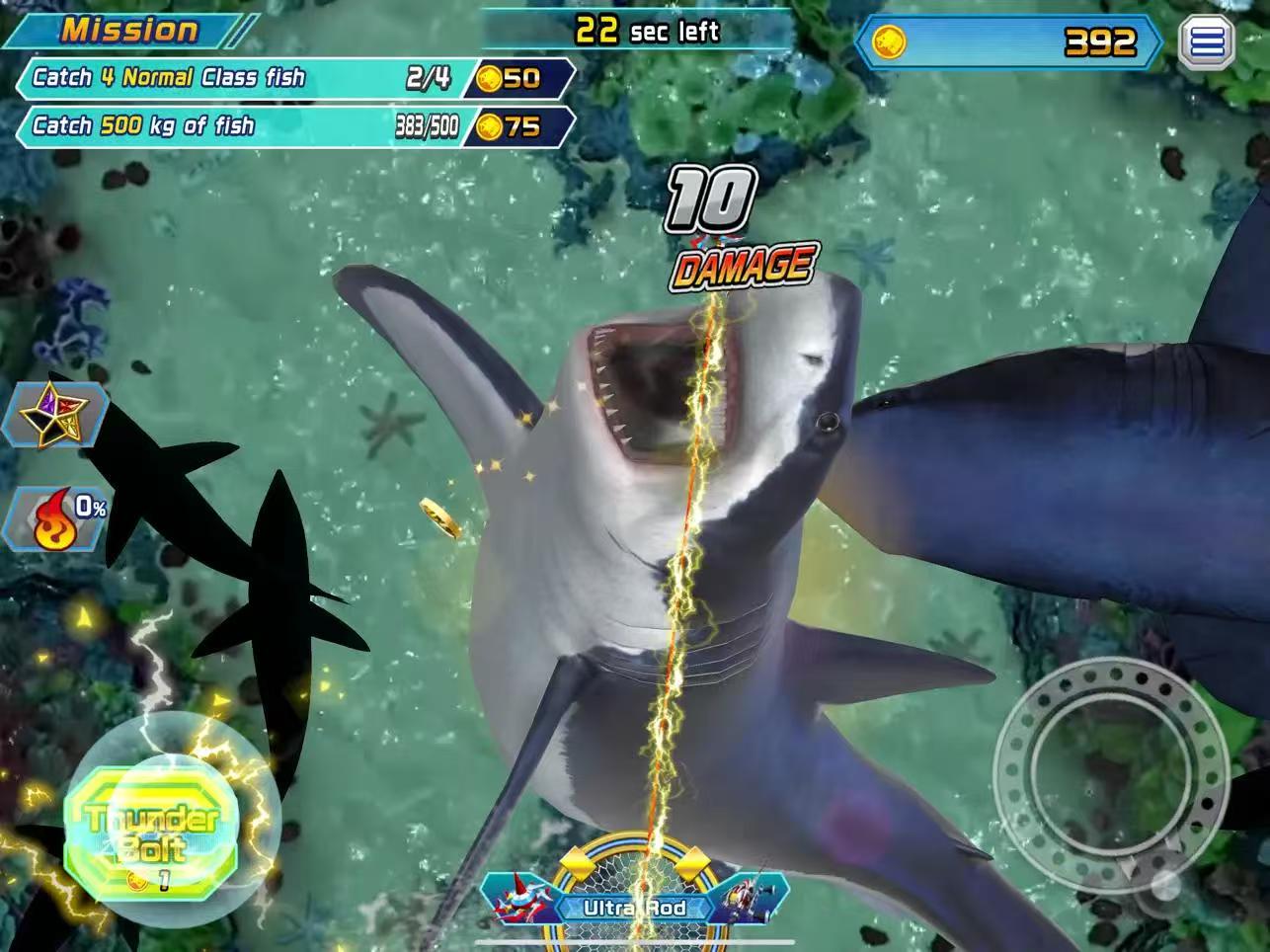
Task: Select the flame power gauge icon
Action: click(57, 518)
